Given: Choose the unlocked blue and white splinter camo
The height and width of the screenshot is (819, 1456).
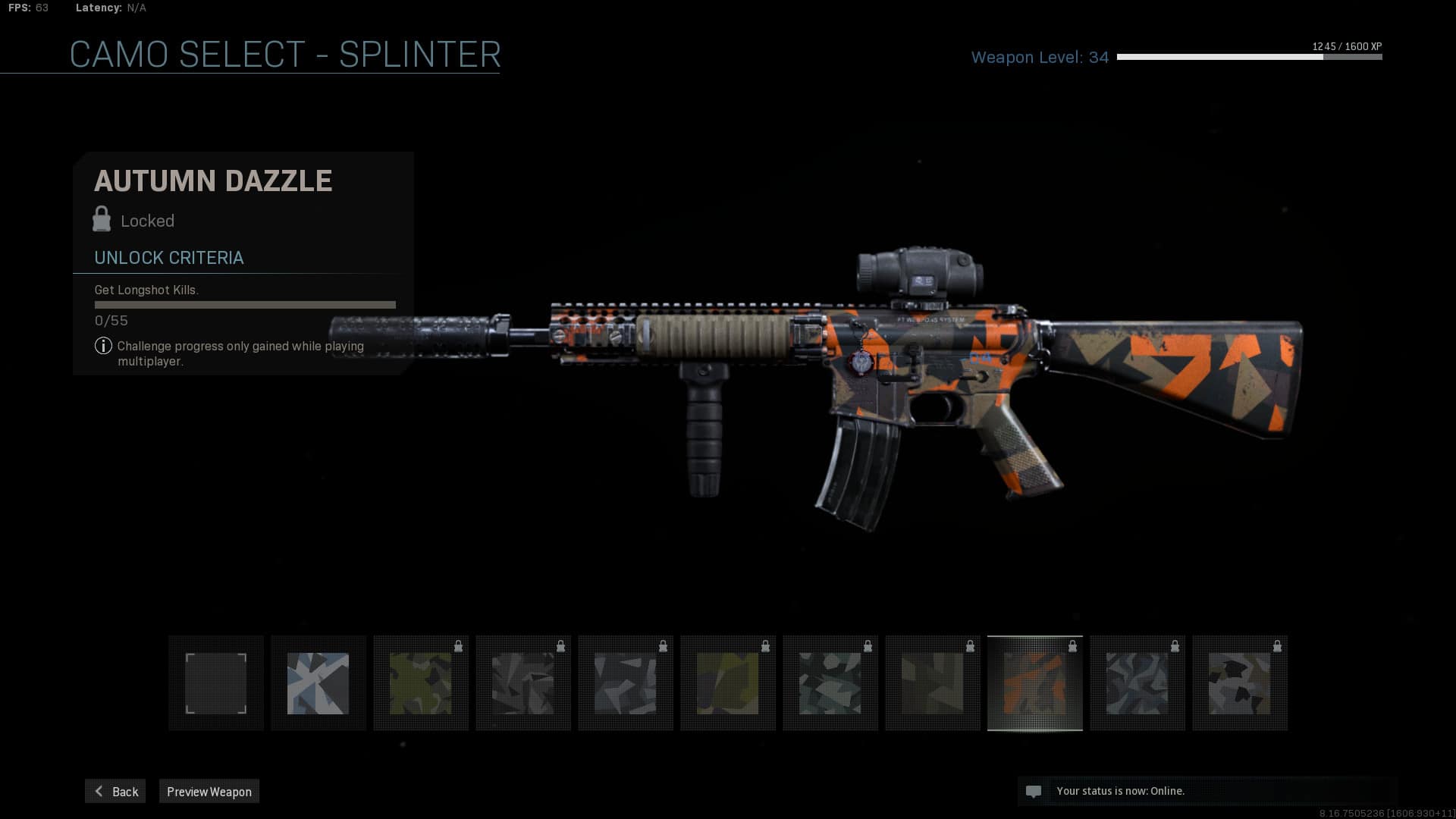Looking at the screenshot, I should point(318,683).
